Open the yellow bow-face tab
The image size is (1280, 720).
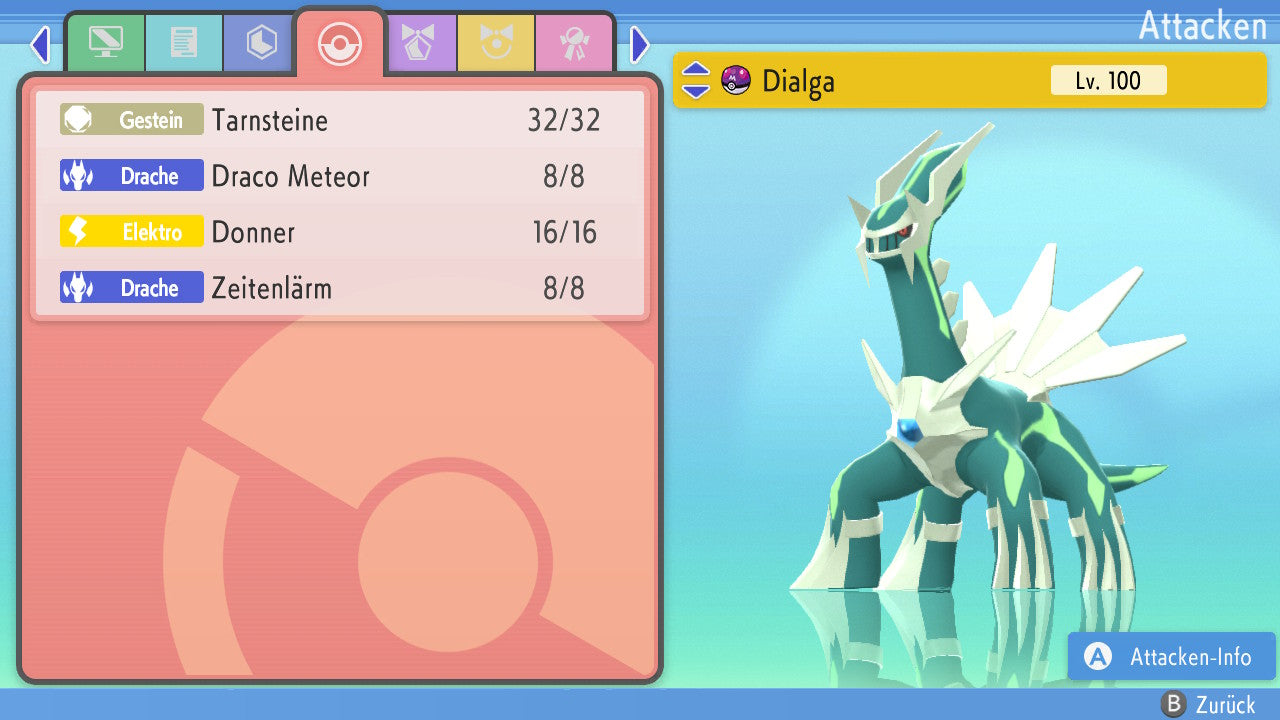(496, 43)
